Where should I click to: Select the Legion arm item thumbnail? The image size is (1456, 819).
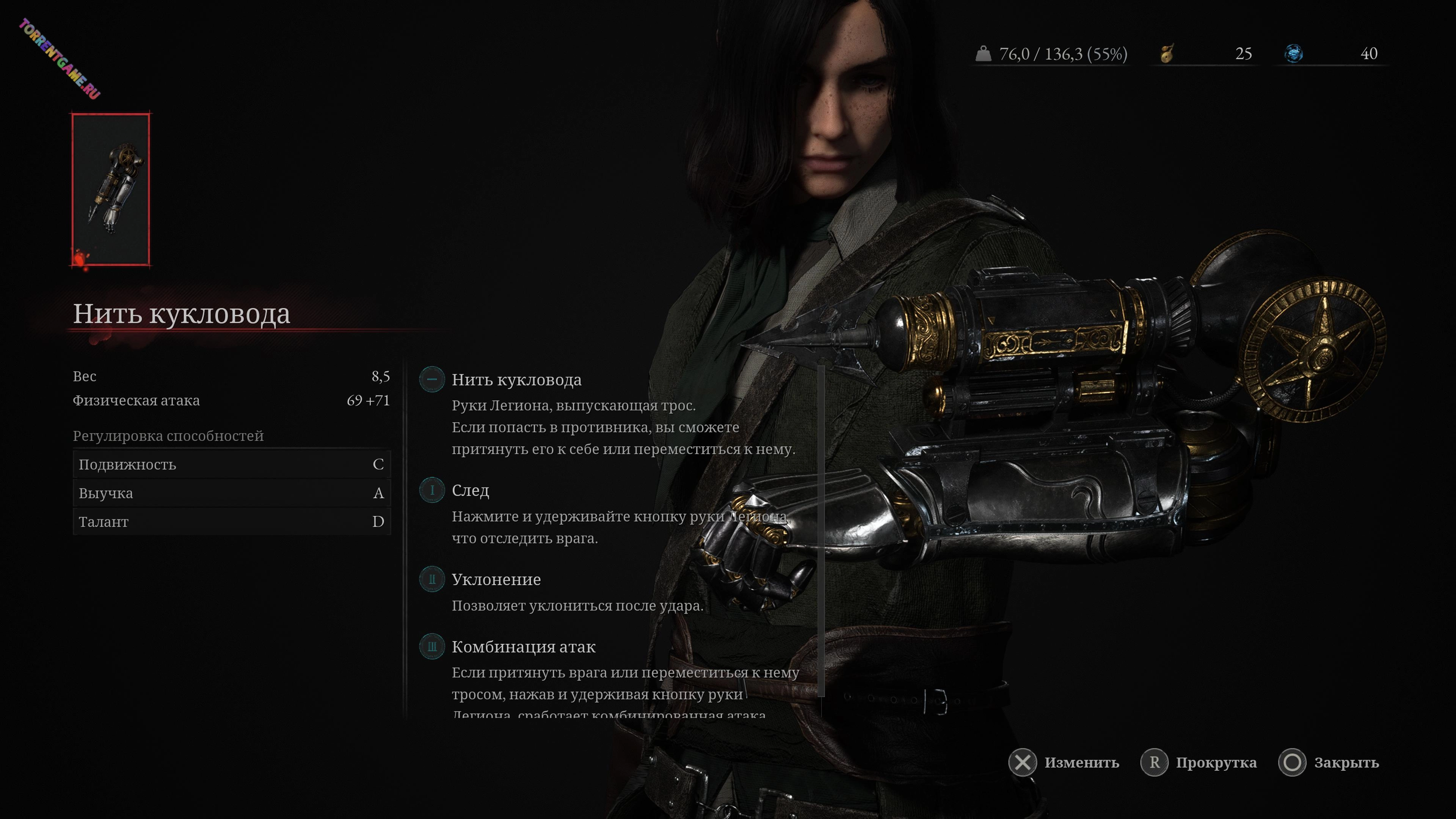pyautogui.click(x=111, y=189)
